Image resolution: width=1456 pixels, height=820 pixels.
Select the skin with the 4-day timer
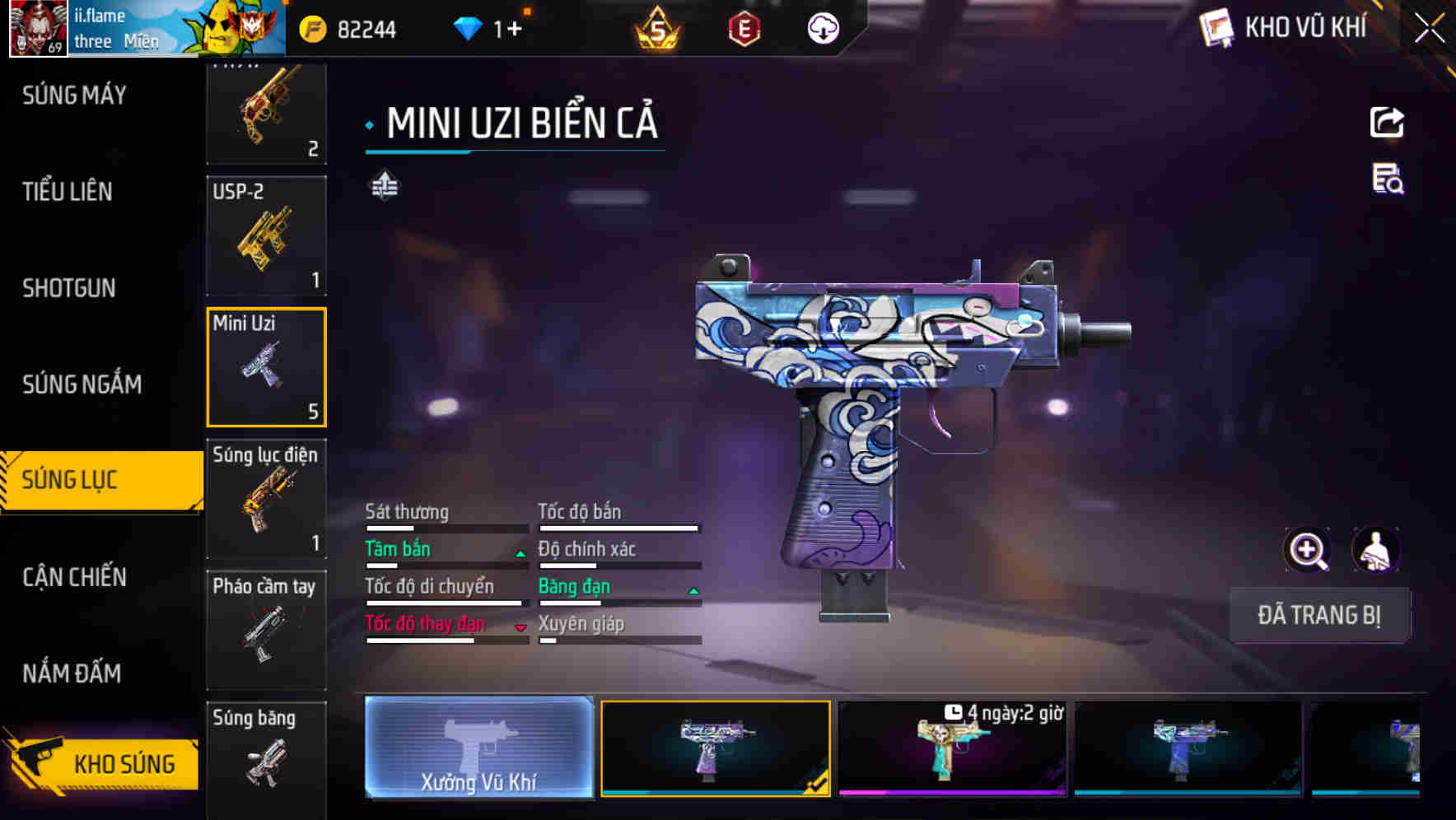point(953,748)
